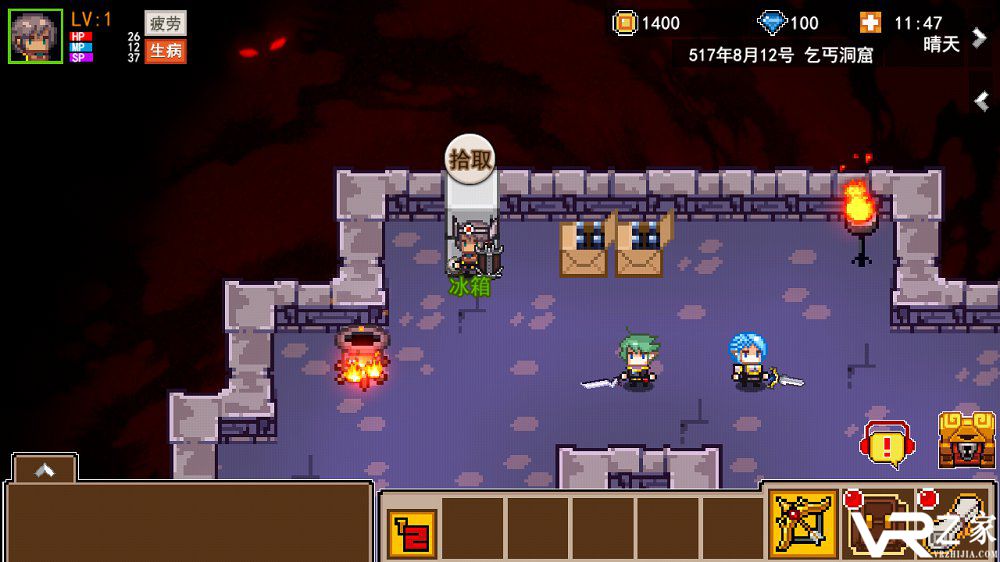1000x562 pixels.
Task: Open the character portrait panel
Action: click(x=36, y=36)
